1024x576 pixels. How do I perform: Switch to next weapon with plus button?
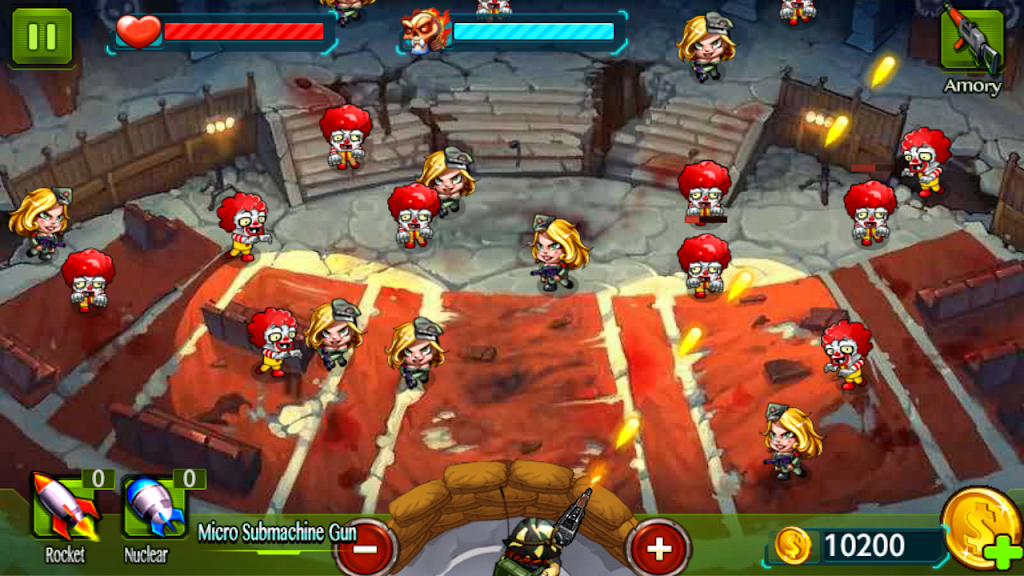tap(658, 547)
